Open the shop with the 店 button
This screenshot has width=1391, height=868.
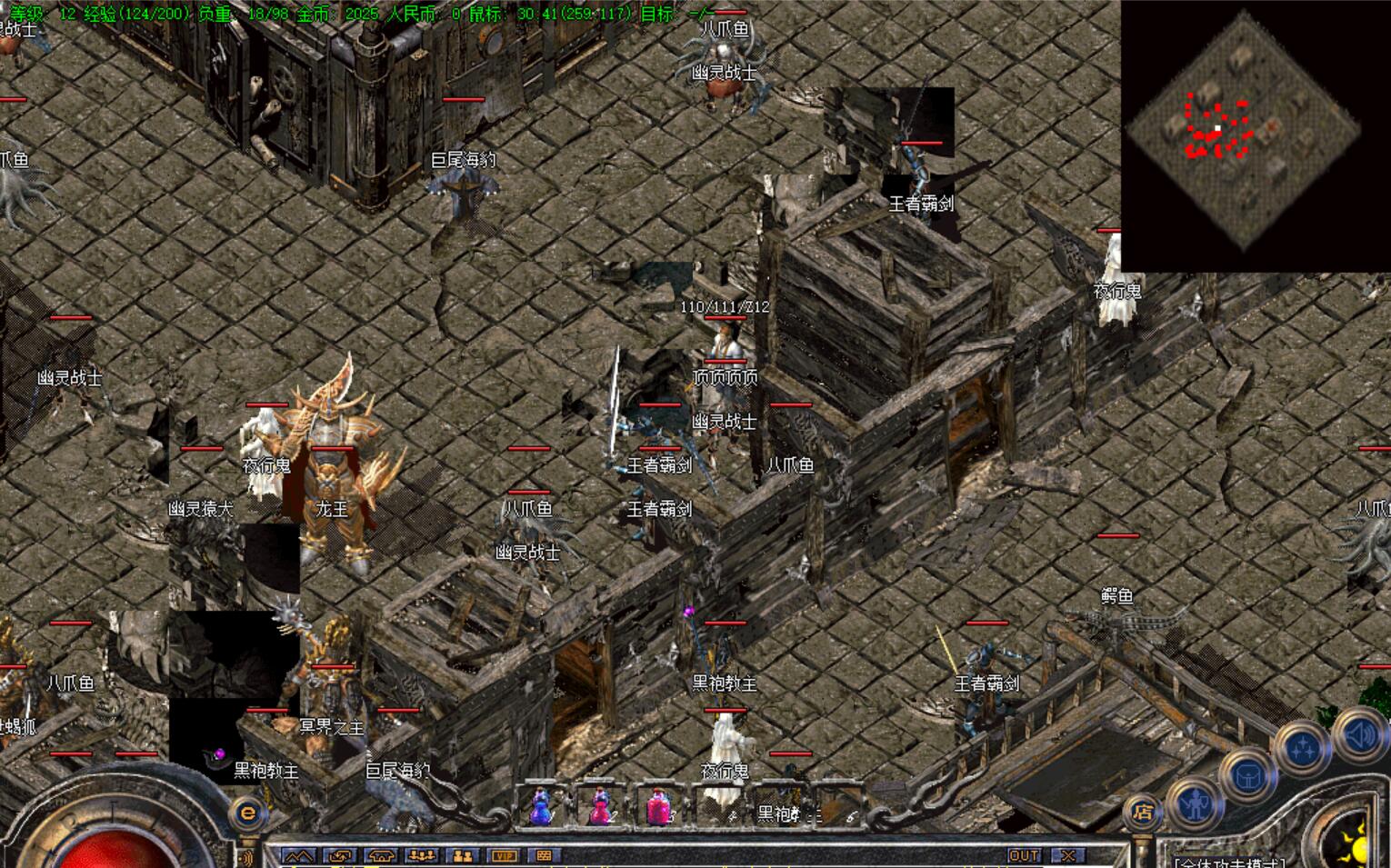1143,812
